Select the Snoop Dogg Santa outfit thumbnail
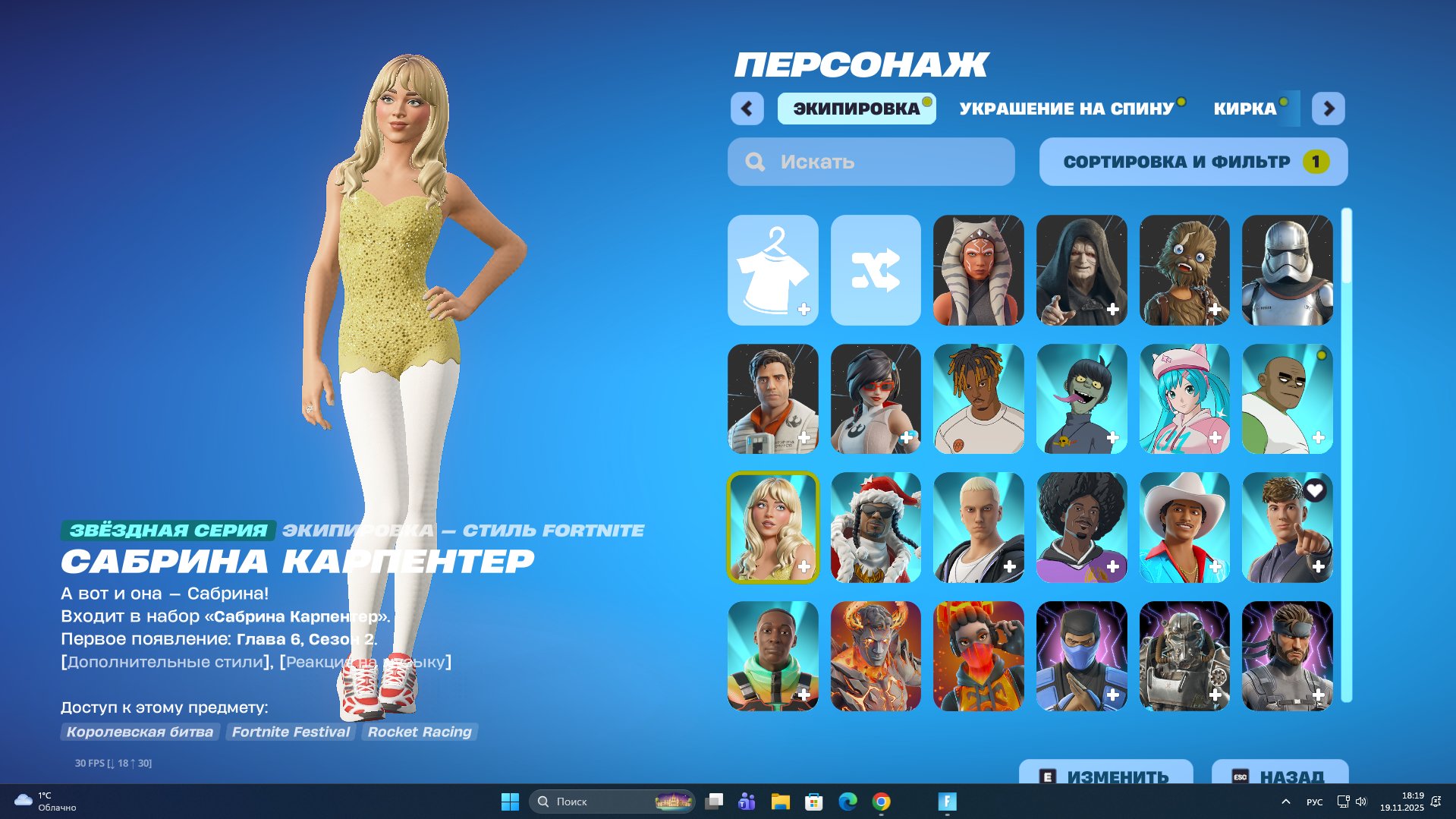Screen dimensions: 1456x819 tap(876, 527)
